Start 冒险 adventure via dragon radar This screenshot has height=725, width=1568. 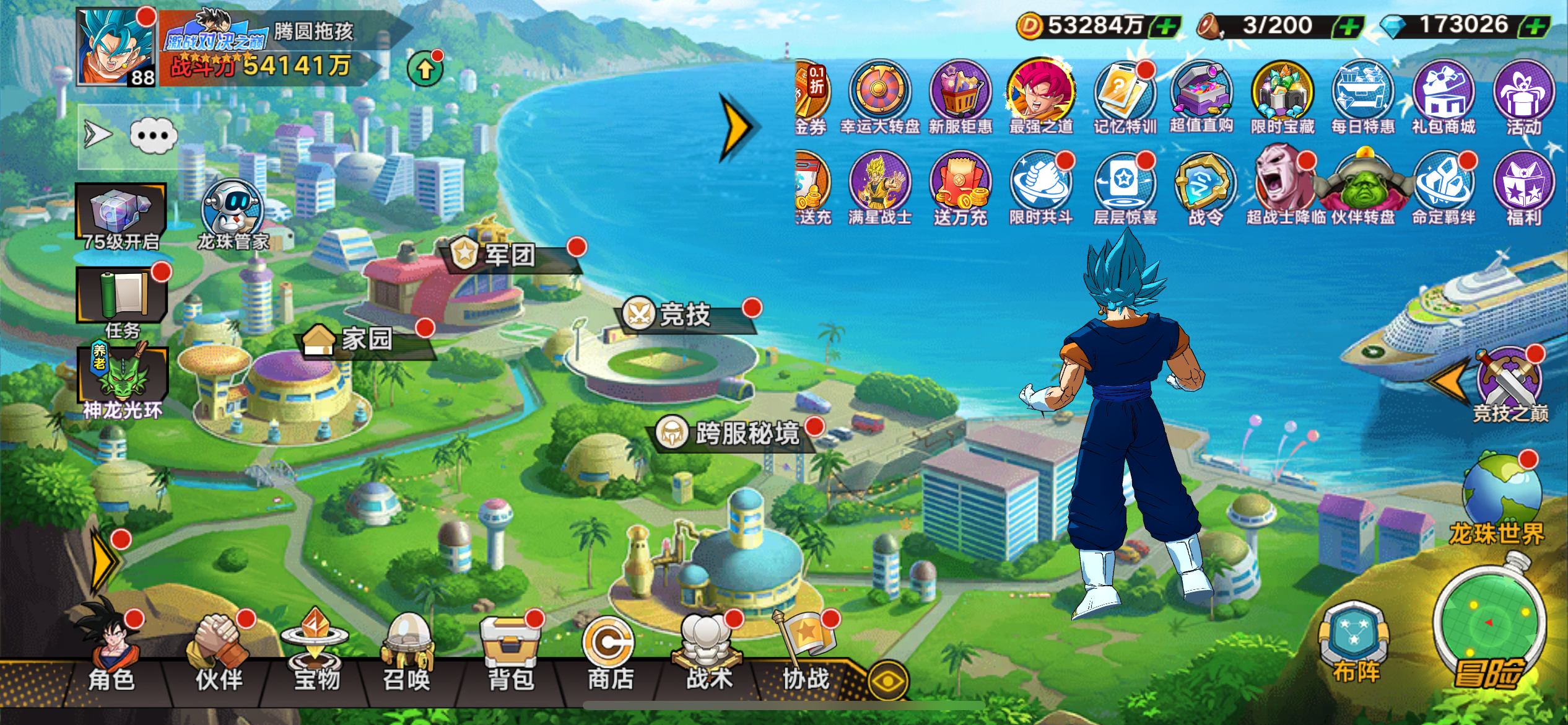click(1489, 626)
